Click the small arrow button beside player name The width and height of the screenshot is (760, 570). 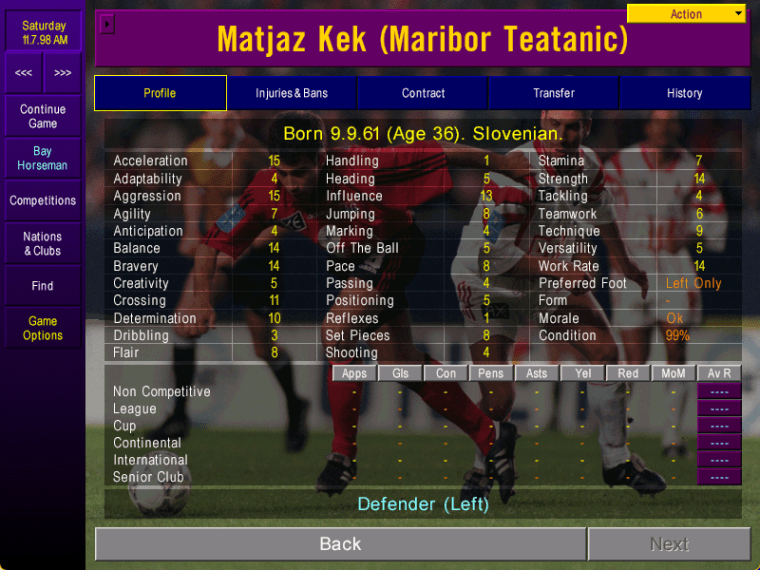109,23
